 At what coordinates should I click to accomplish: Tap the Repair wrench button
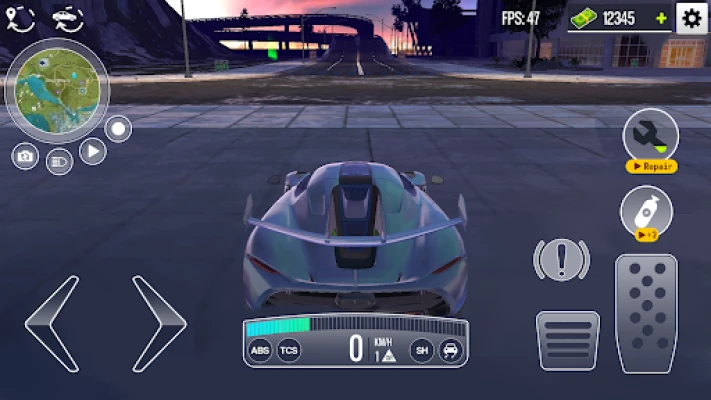tap(650, 138)
